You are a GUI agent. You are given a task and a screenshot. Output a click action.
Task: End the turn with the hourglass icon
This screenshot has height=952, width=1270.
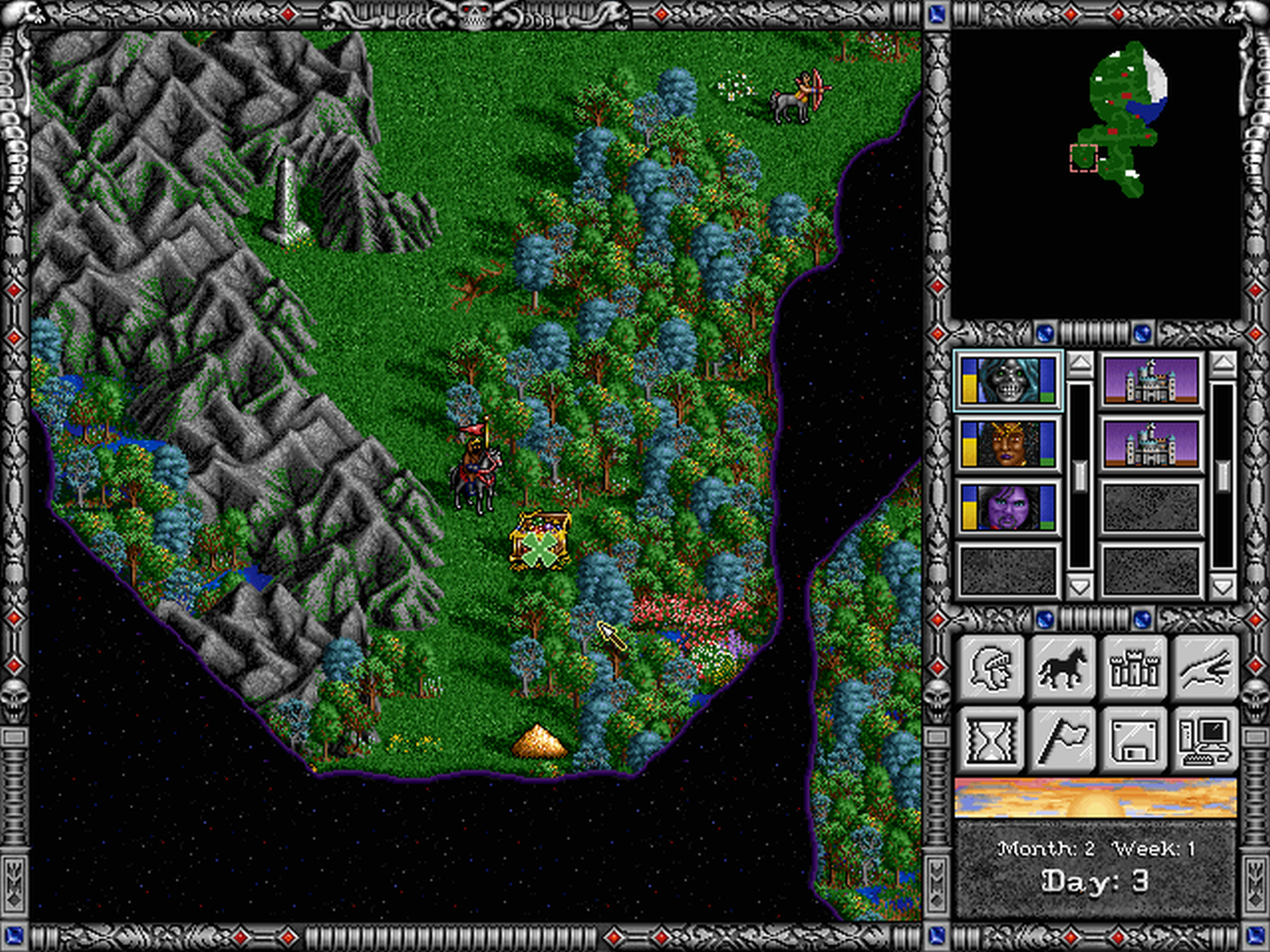[x=991, y=739]
